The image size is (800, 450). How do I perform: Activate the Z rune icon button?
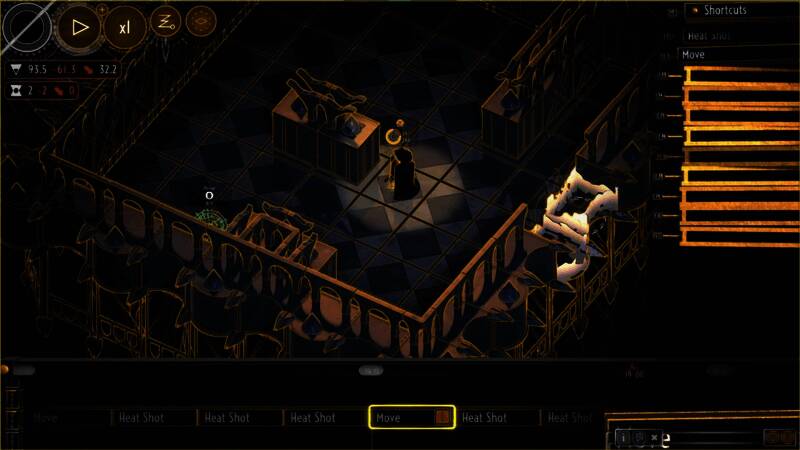point(165,21)
